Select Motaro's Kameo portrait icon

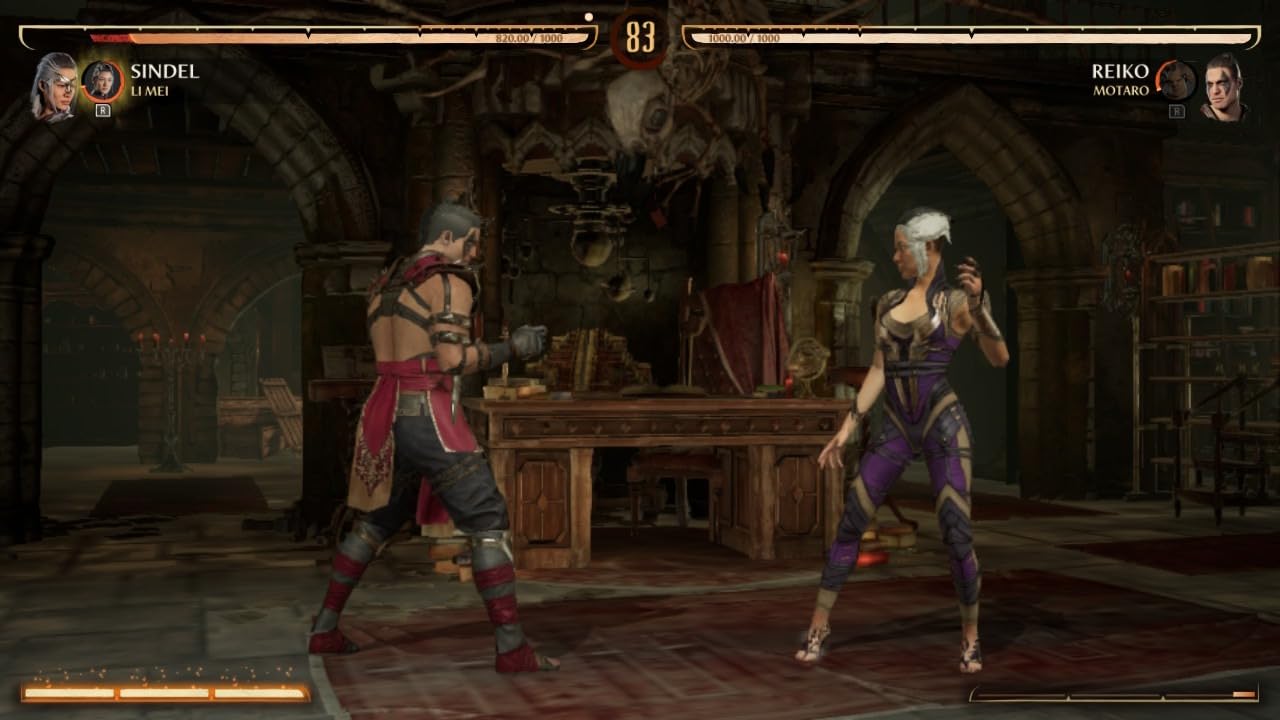tap(1177, 82)
